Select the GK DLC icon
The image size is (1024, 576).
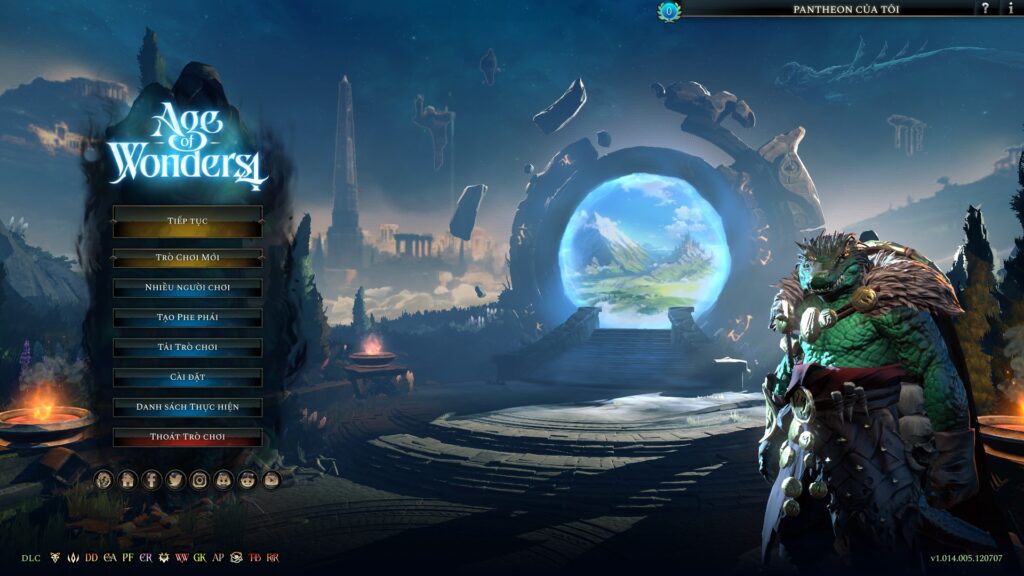[x=200, y=557]
